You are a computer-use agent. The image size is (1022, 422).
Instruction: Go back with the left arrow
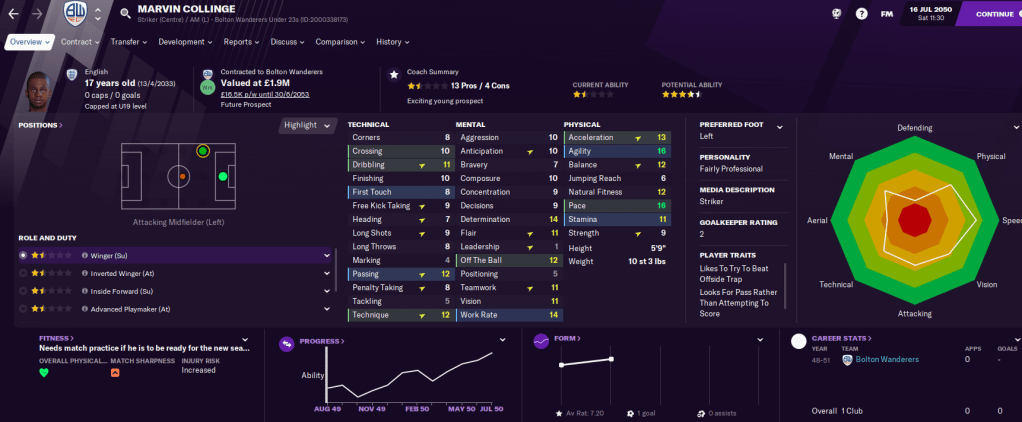click(x=13, y=14)
